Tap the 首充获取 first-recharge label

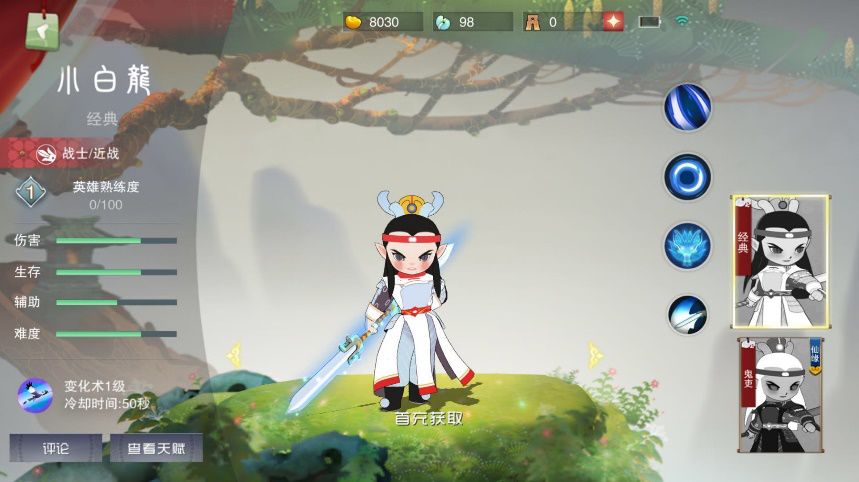[x=429, y=419]
